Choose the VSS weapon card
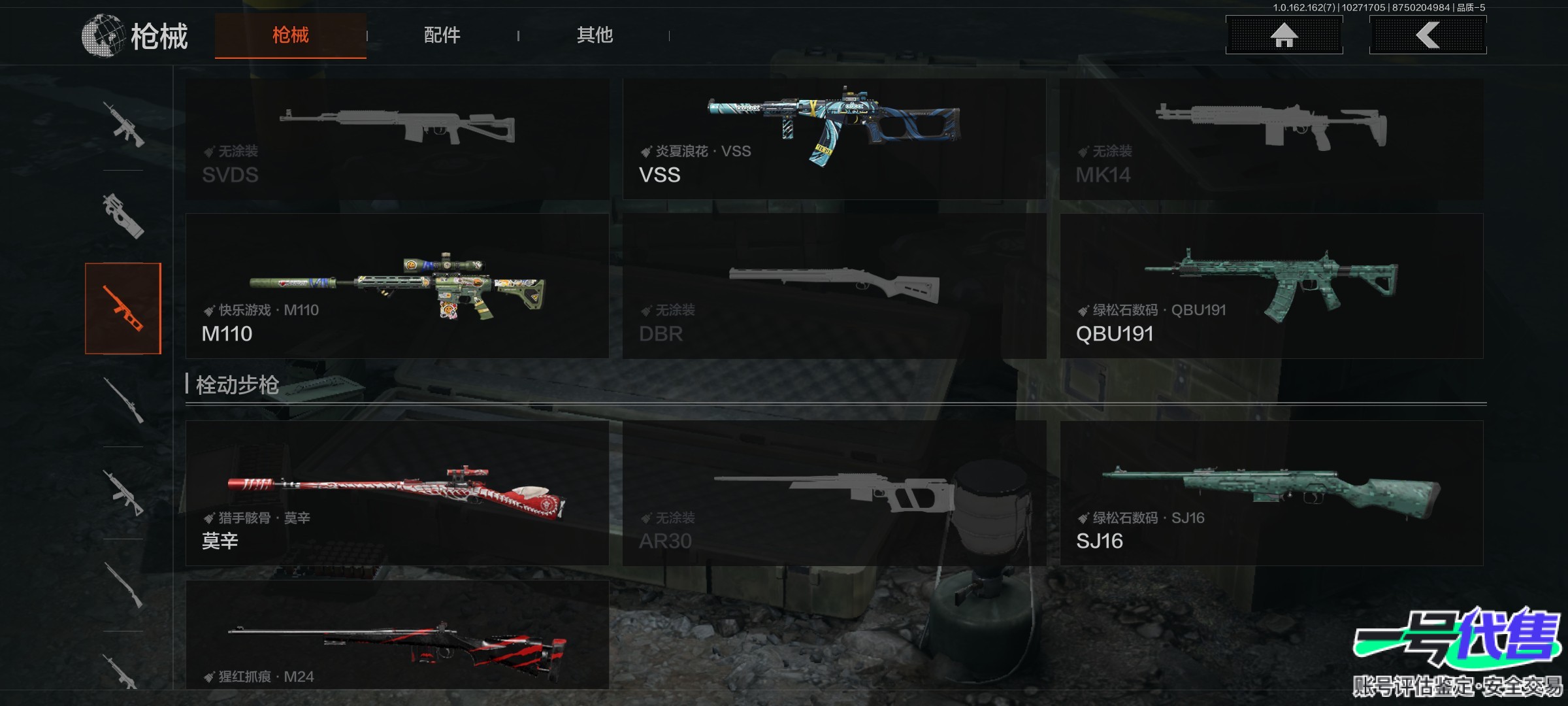The image size is (1568, 706). coord(834,139)
